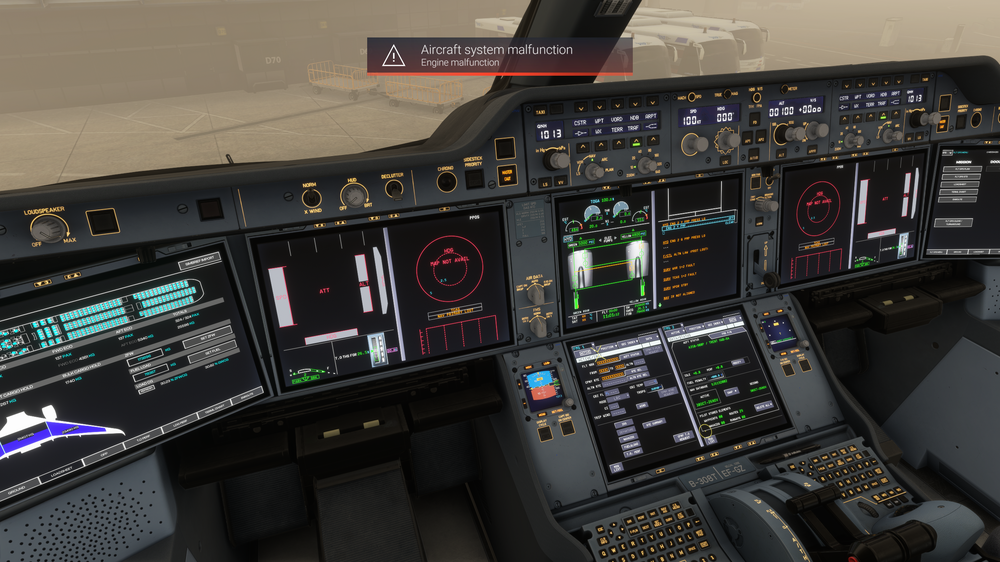Activate the TAXI button on the EFIS panel
This screenshot has width=1000, height=562.
540,112
